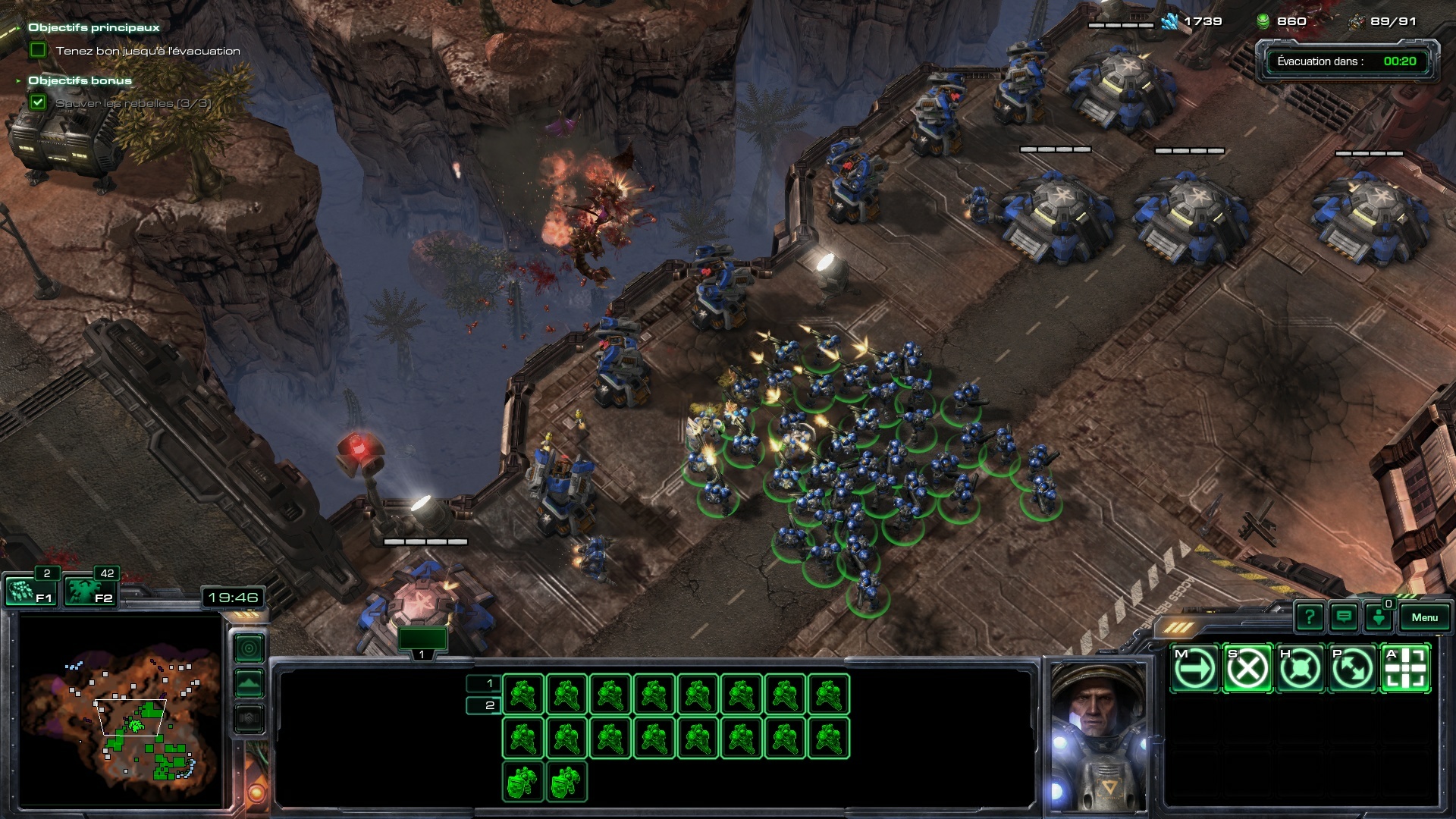Click the Raynor unit portrait
The width and height of the screenshot is (1456, 819).
click(1098, 736)
